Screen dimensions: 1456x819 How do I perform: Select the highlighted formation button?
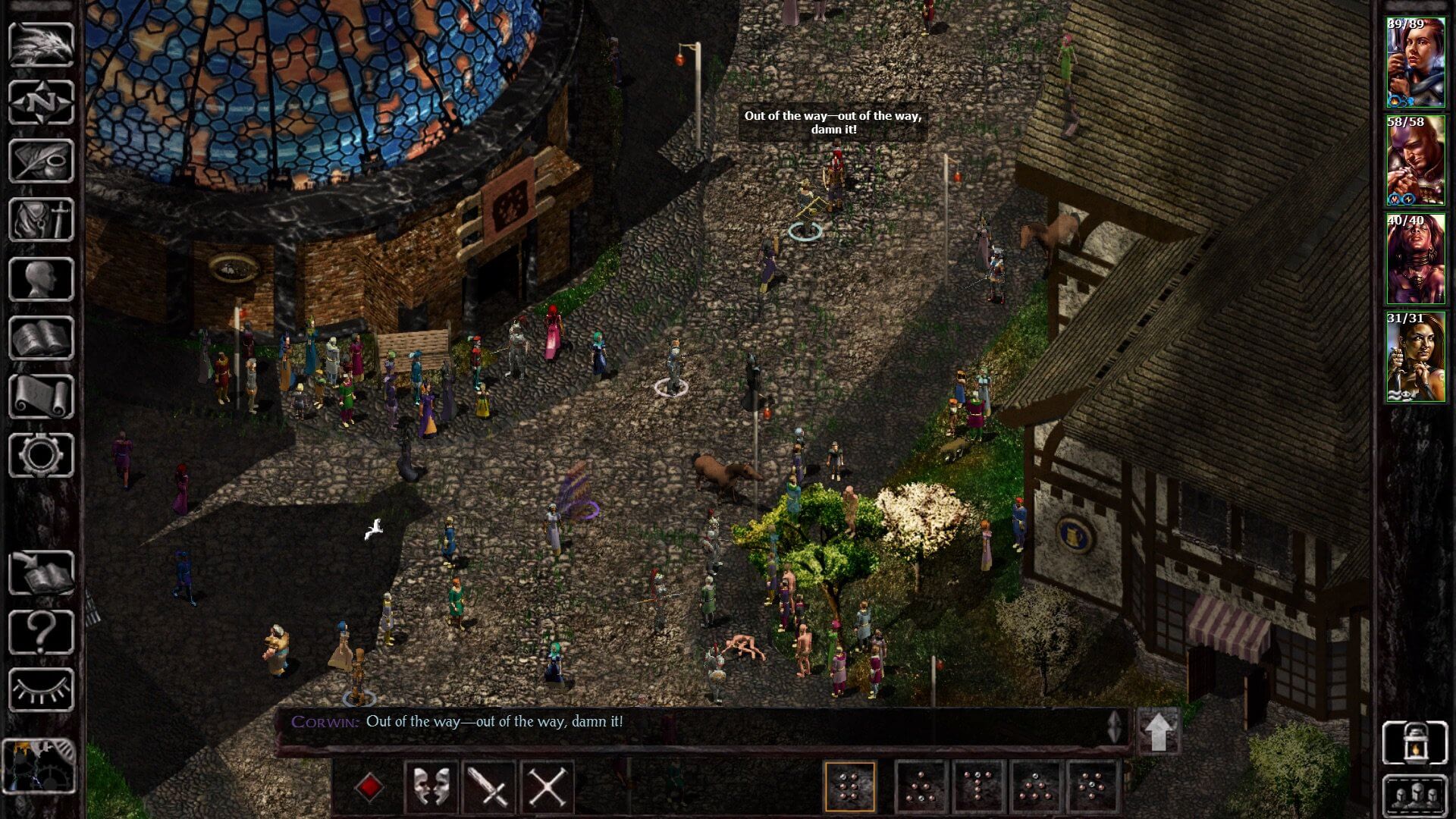(x=851, y=785)
